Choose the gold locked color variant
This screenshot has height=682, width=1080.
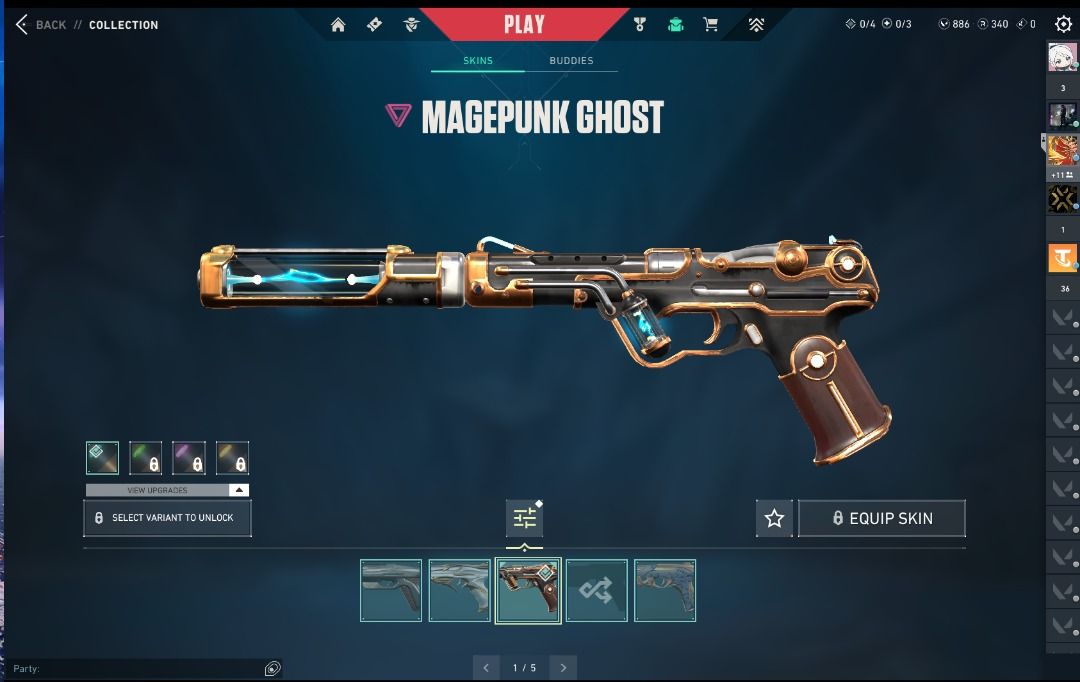point(232,458)
